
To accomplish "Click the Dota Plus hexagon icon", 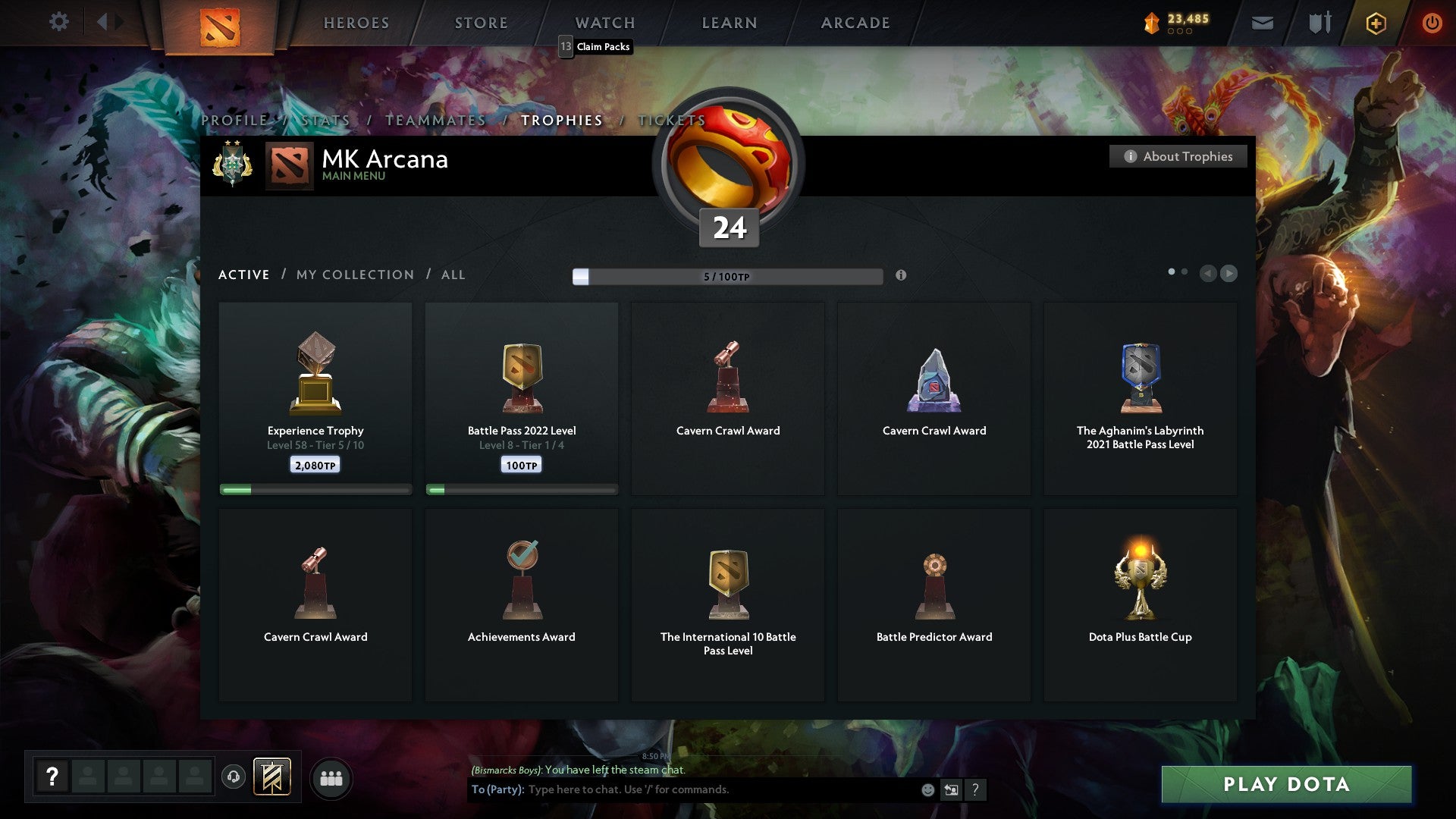I will click(x=1376, y=23).
